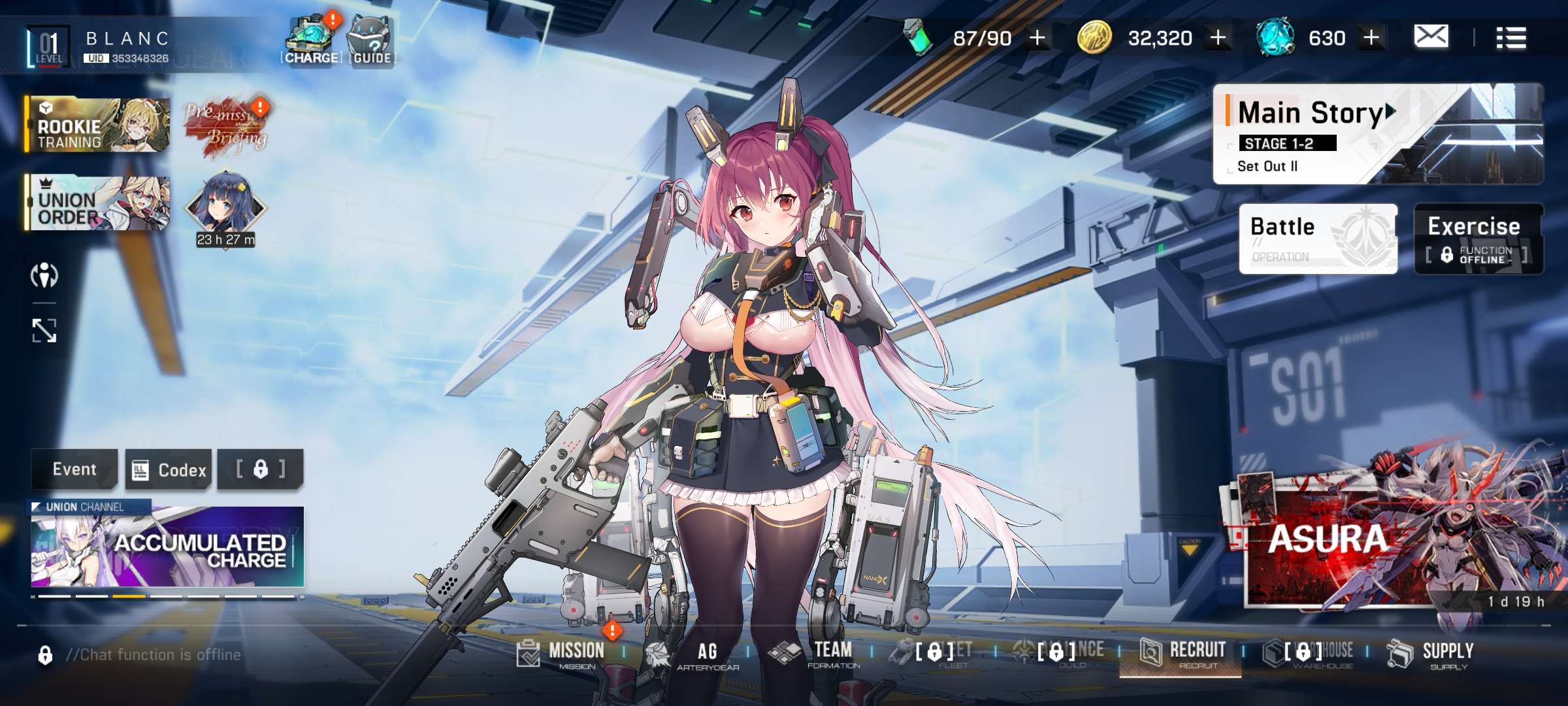Open the Codex
This screenshot has height=706, width=1568.
(x=169, y=470)
